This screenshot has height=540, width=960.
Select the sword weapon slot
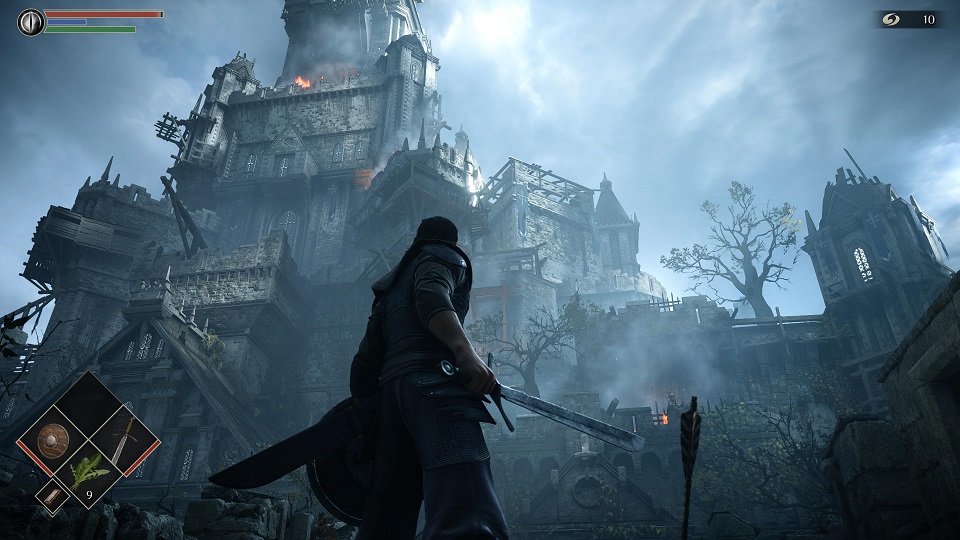122,438
